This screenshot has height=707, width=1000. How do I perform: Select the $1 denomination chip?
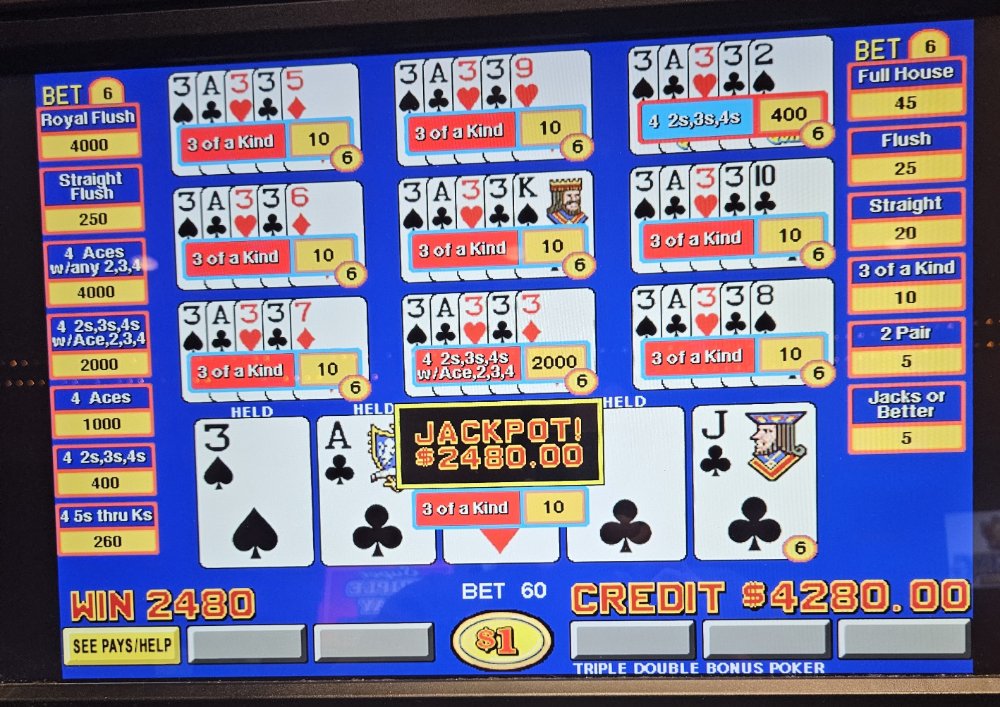click(501, 641)
